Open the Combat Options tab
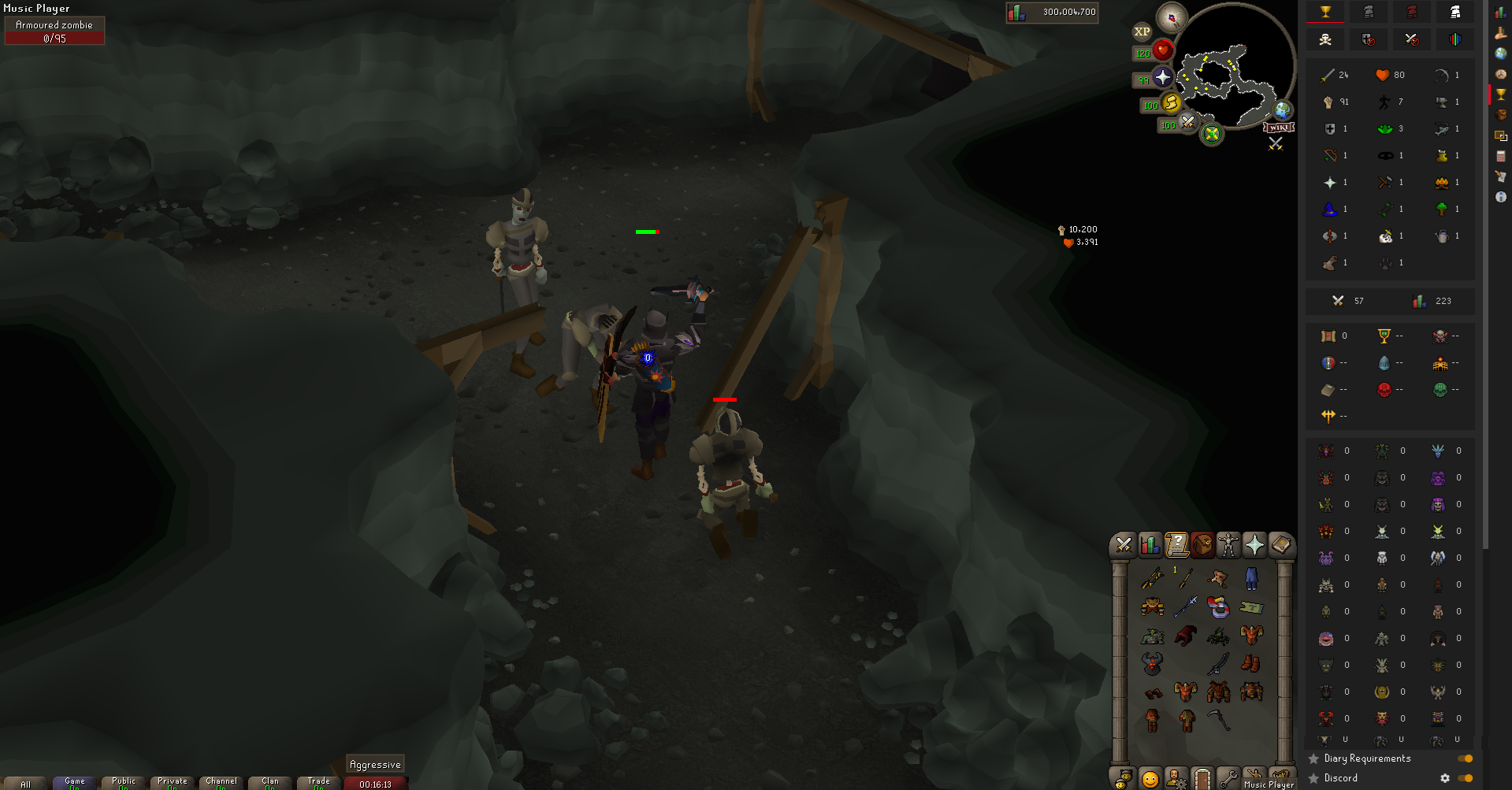This screenshot has height=790, width=1512. 1124,545
